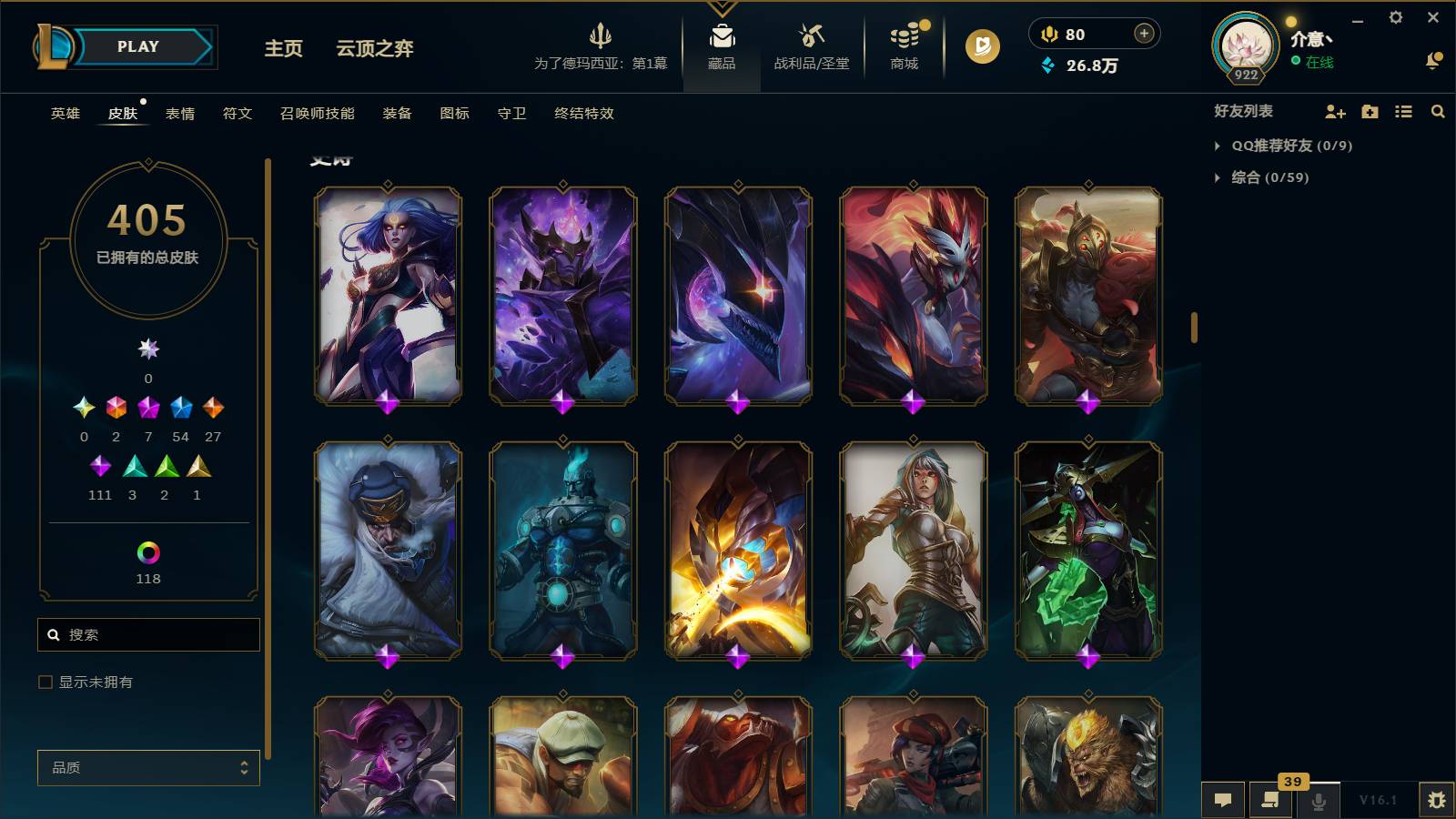1456x819 pixels.
Task: Switch to the 英雄 tab
Action: point(64,114)
